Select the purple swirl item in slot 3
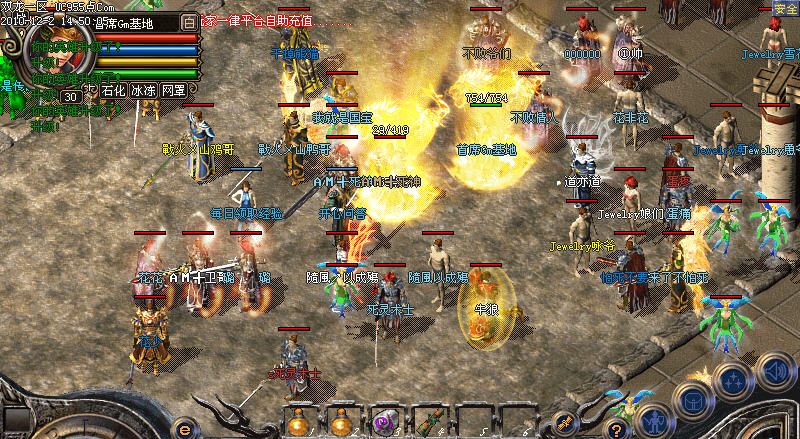Image resolution: width=800 pixels, height=439 pixels. click(x=384, y=421)
